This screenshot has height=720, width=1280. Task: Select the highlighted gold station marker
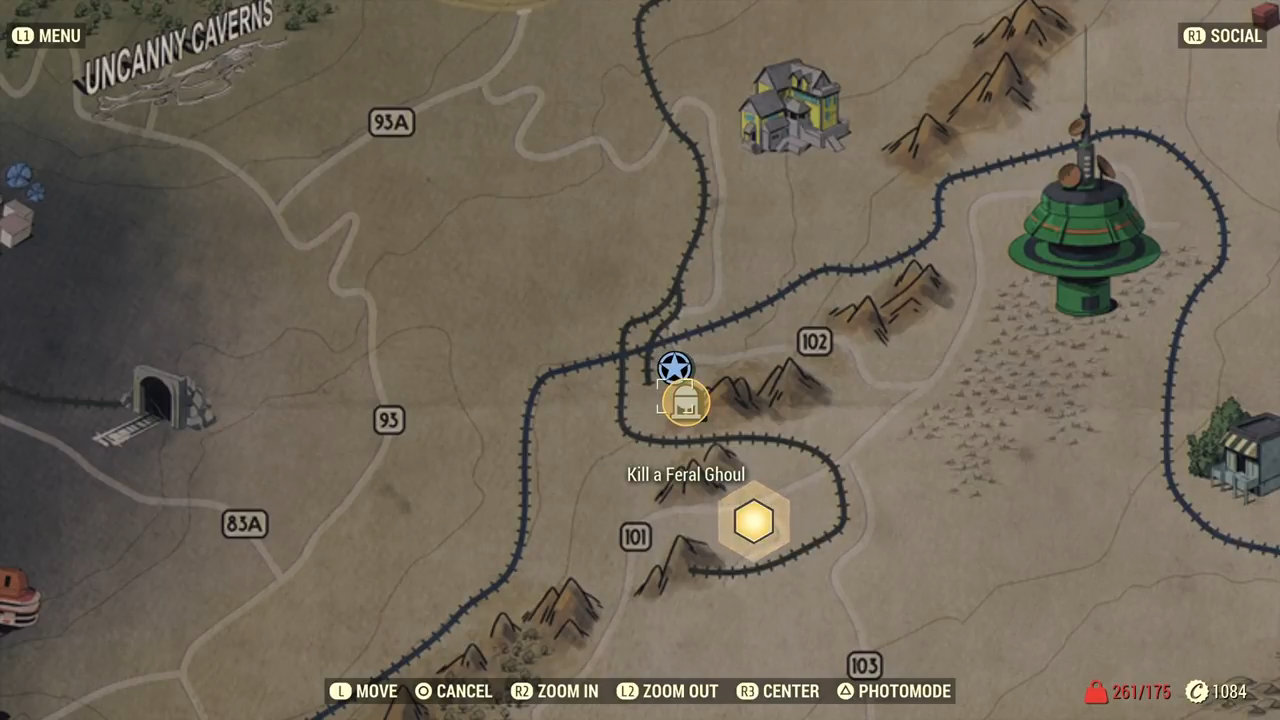685,402
